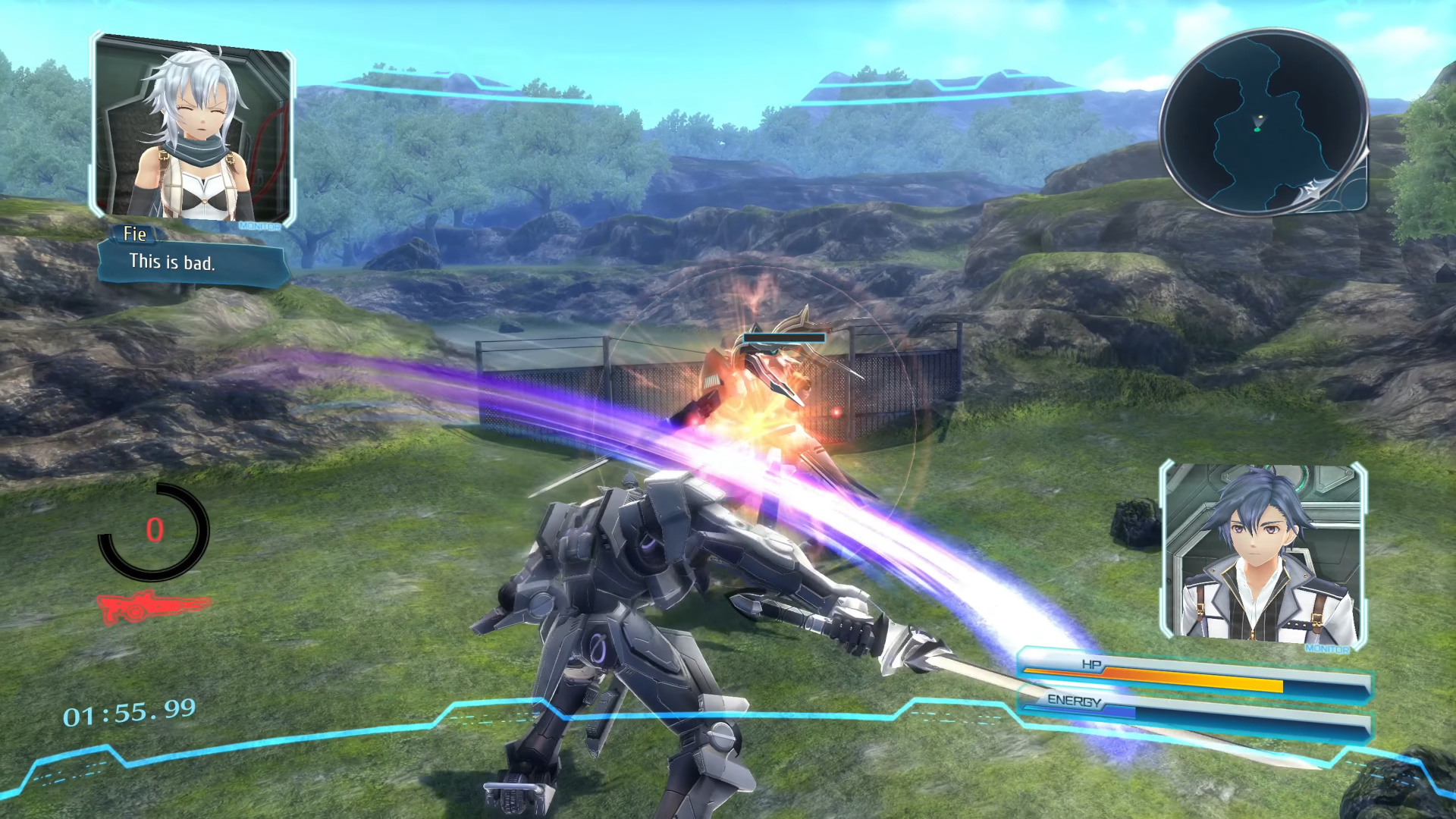
Task: Click the enemy health bar above the orange mech
Action: coord(783,339)
